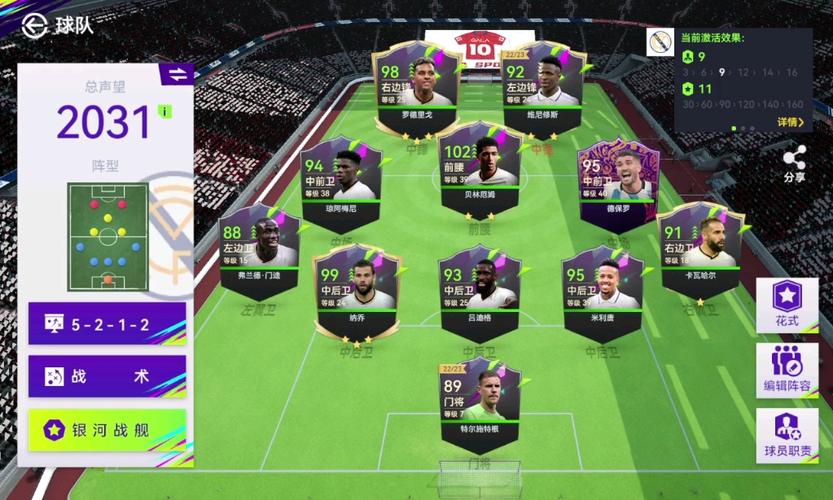
Task: Choose 编辑阵容 to edit the lineup
Action: click(x=787, y=371)
